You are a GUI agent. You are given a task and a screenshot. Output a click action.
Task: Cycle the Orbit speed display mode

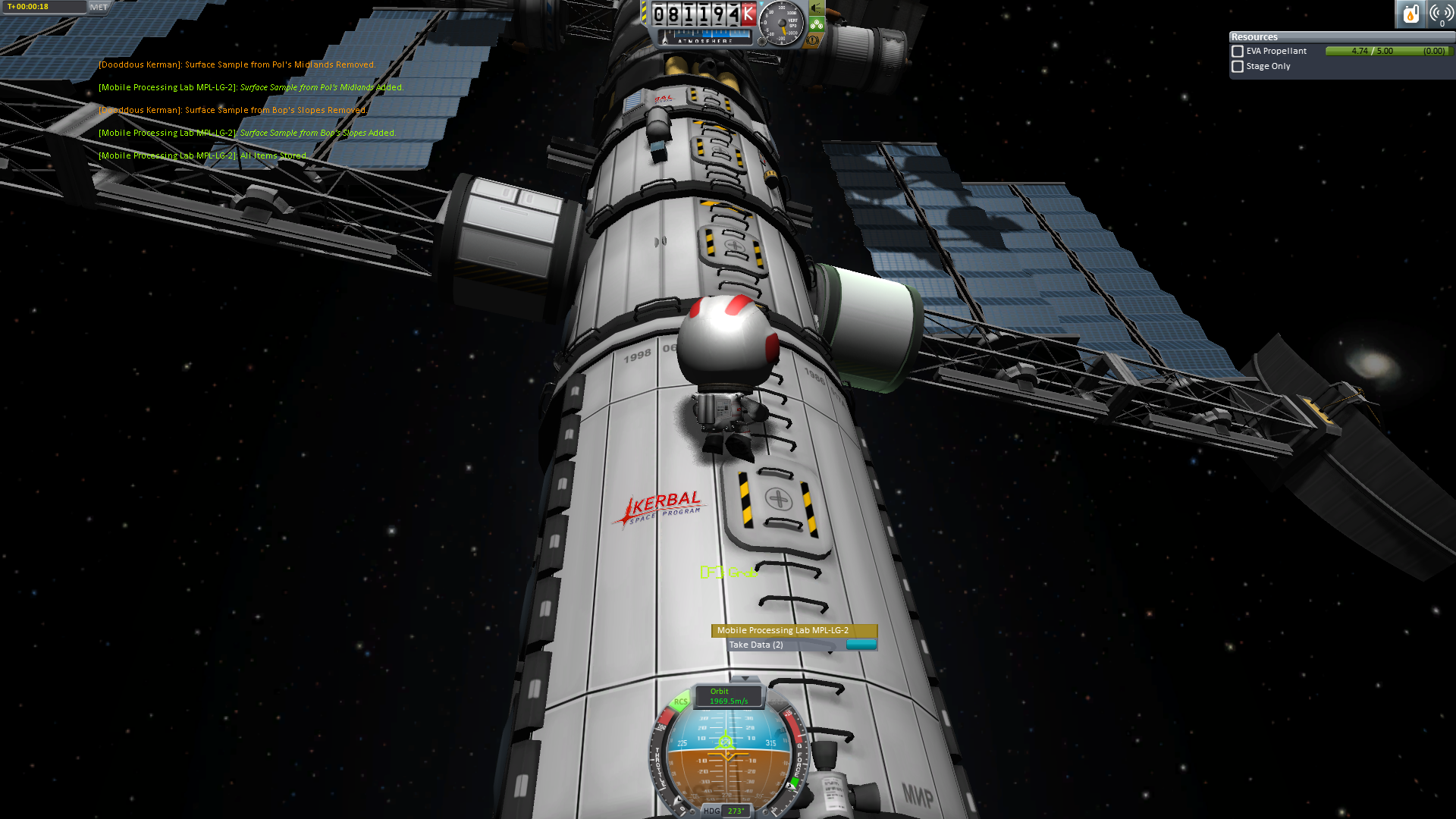pyautogui.click(x=728, y=696)
